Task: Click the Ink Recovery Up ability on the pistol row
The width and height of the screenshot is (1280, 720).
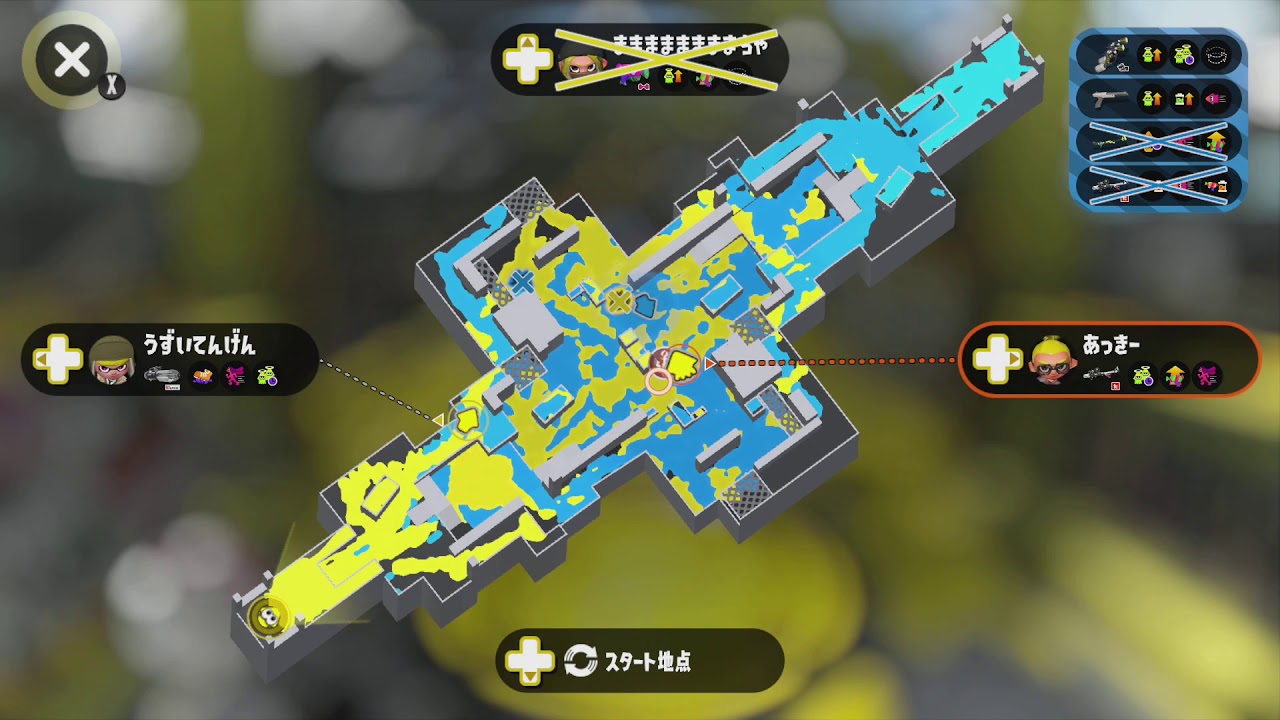Action: click(1184, 98)
